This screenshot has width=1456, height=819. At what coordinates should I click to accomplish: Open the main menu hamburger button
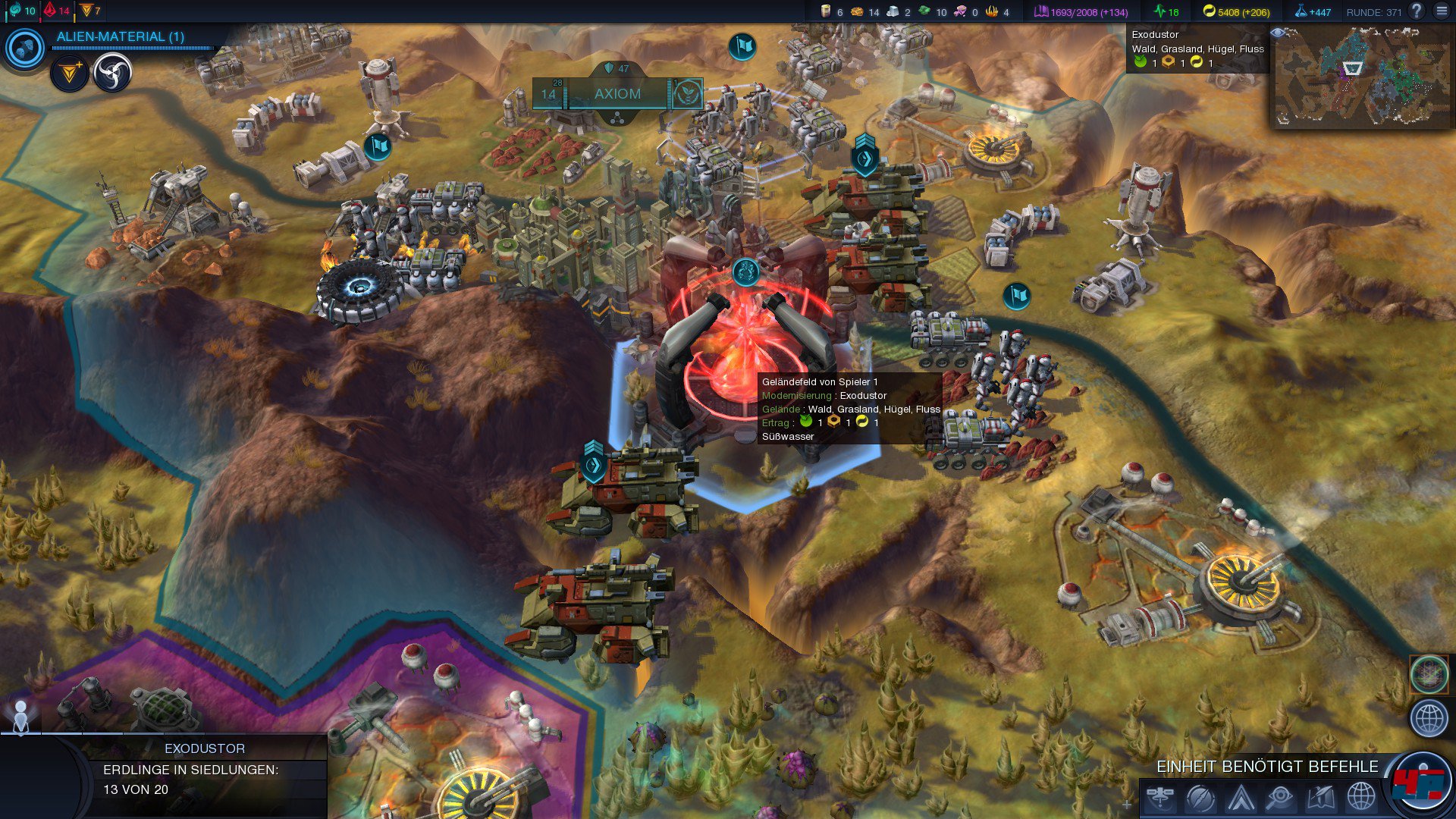pos(1442,11)
